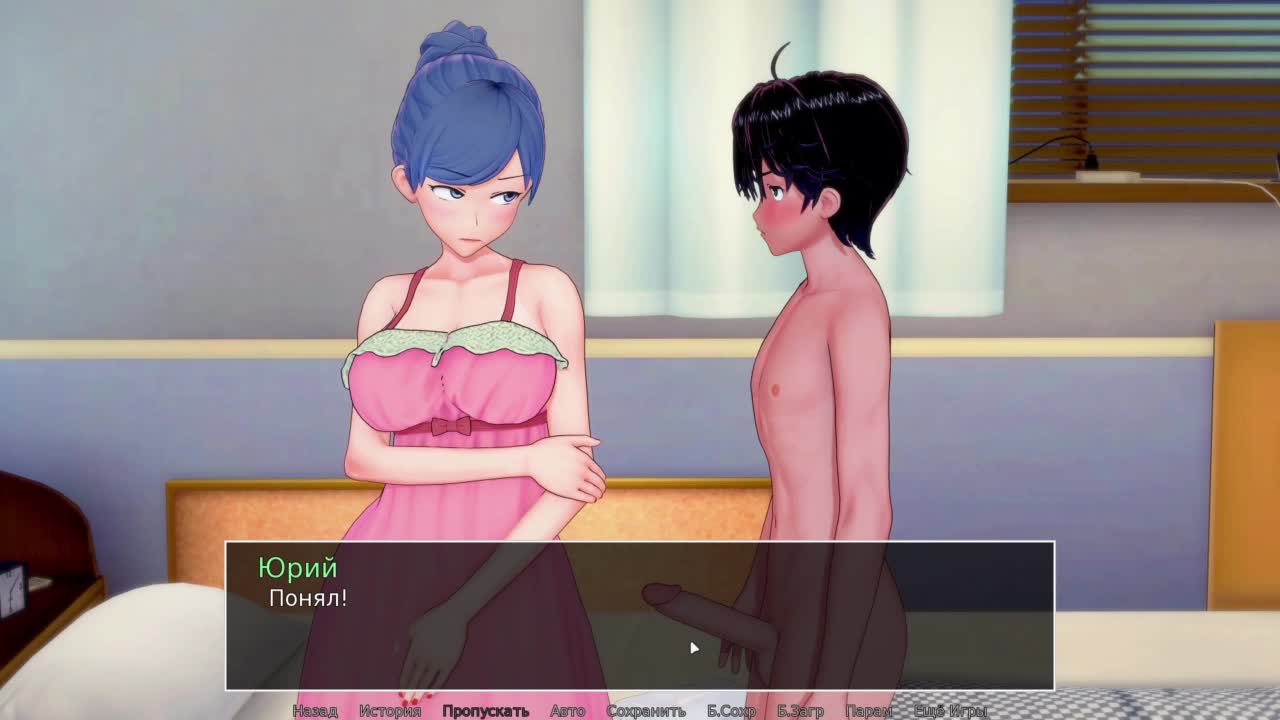Open Парам (Settings) menu

pyautogui.click(x=868, y=711)
